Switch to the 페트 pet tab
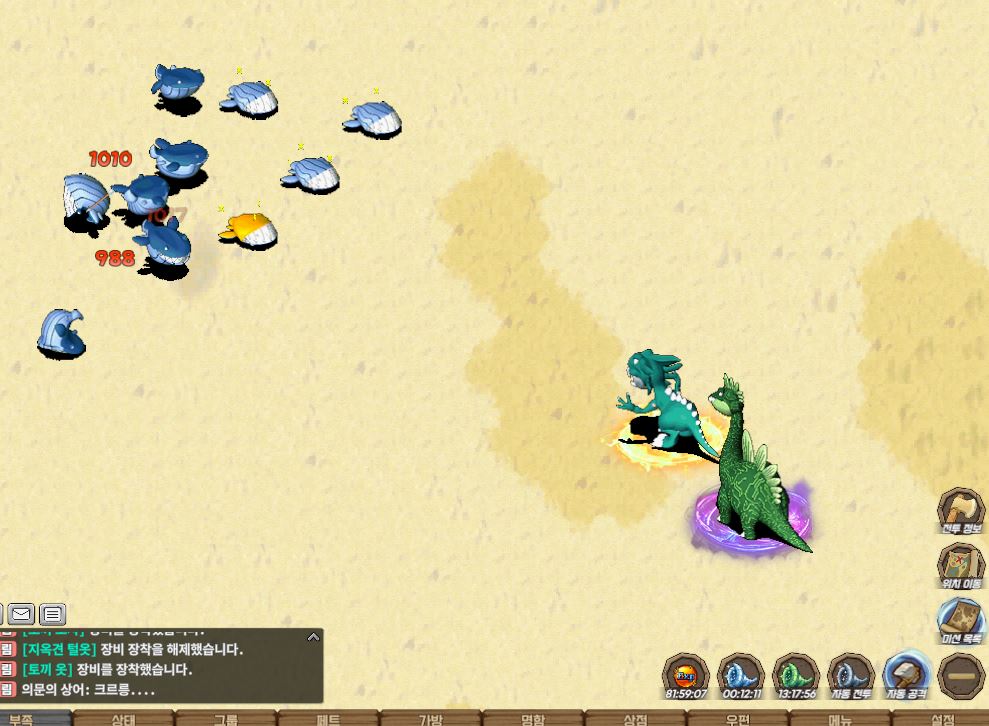Screen dimensions: 989x726 coord(328,719)
